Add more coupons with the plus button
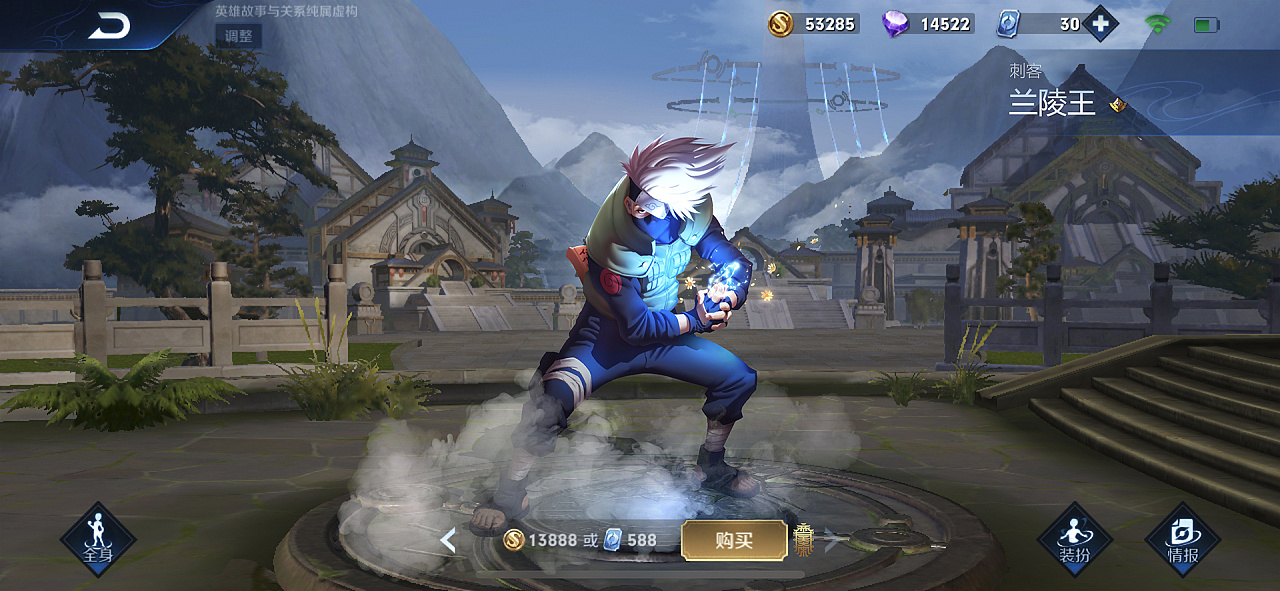Image resolution: width=1280 pixels, height=591 pixels. tap(1100, 24)
